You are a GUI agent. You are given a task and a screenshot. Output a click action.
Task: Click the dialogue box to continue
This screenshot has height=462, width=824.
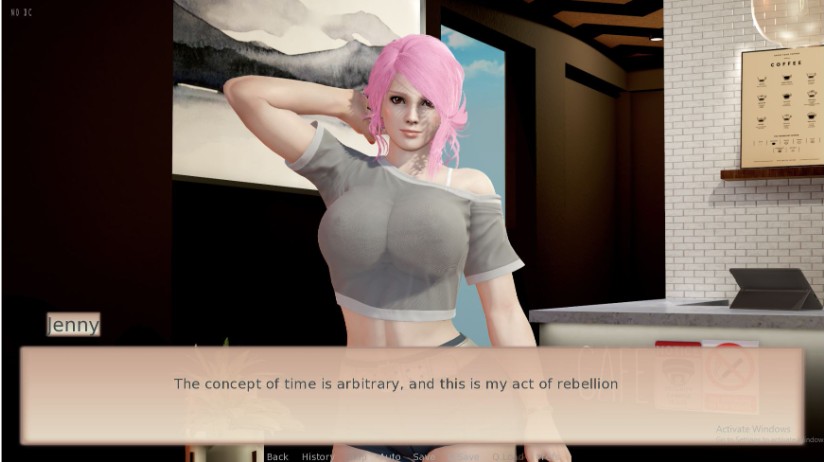pos(411,394)
